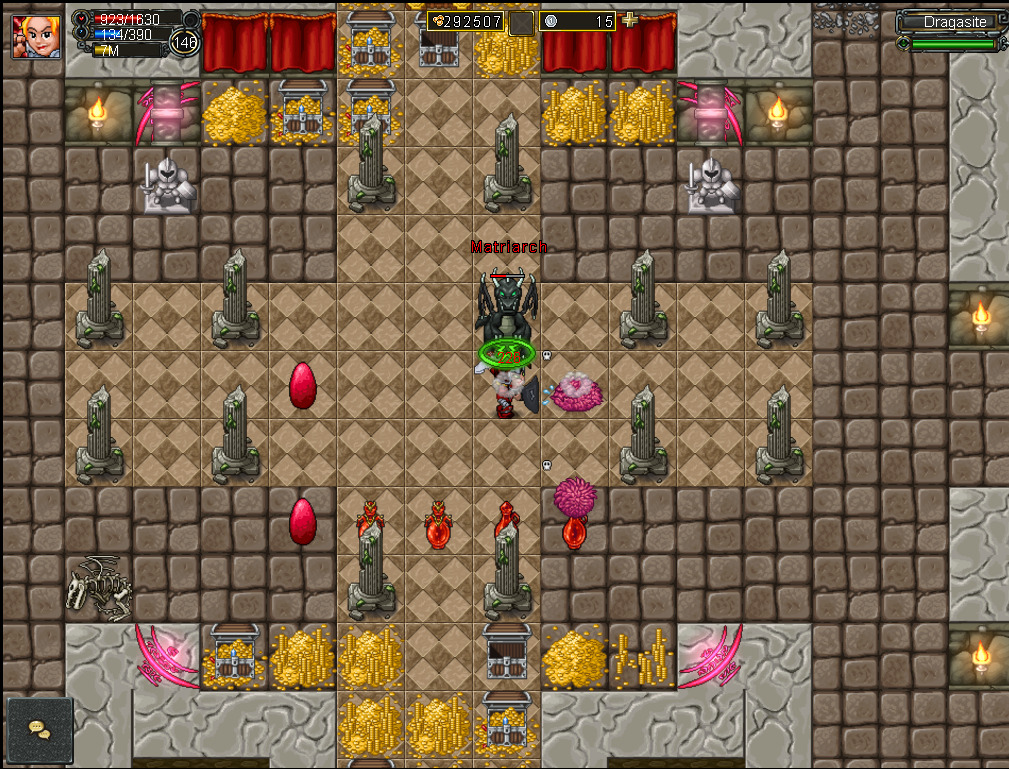Click the level 146 badge

point(184,42)
